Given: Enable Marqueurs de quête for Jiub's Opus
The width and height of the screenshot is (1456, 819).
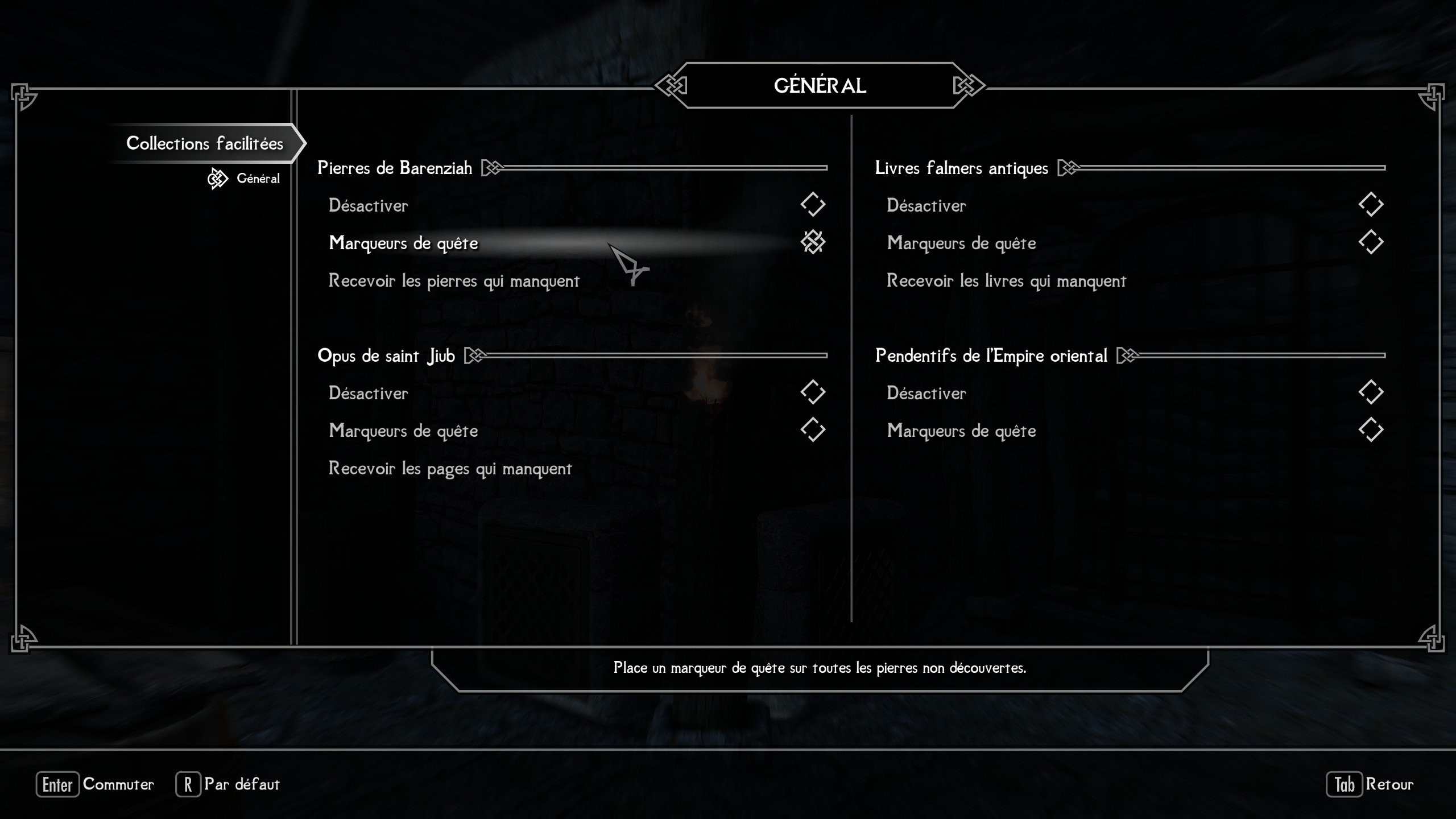Looking at the screenshot, I should (x=812, y=430).
